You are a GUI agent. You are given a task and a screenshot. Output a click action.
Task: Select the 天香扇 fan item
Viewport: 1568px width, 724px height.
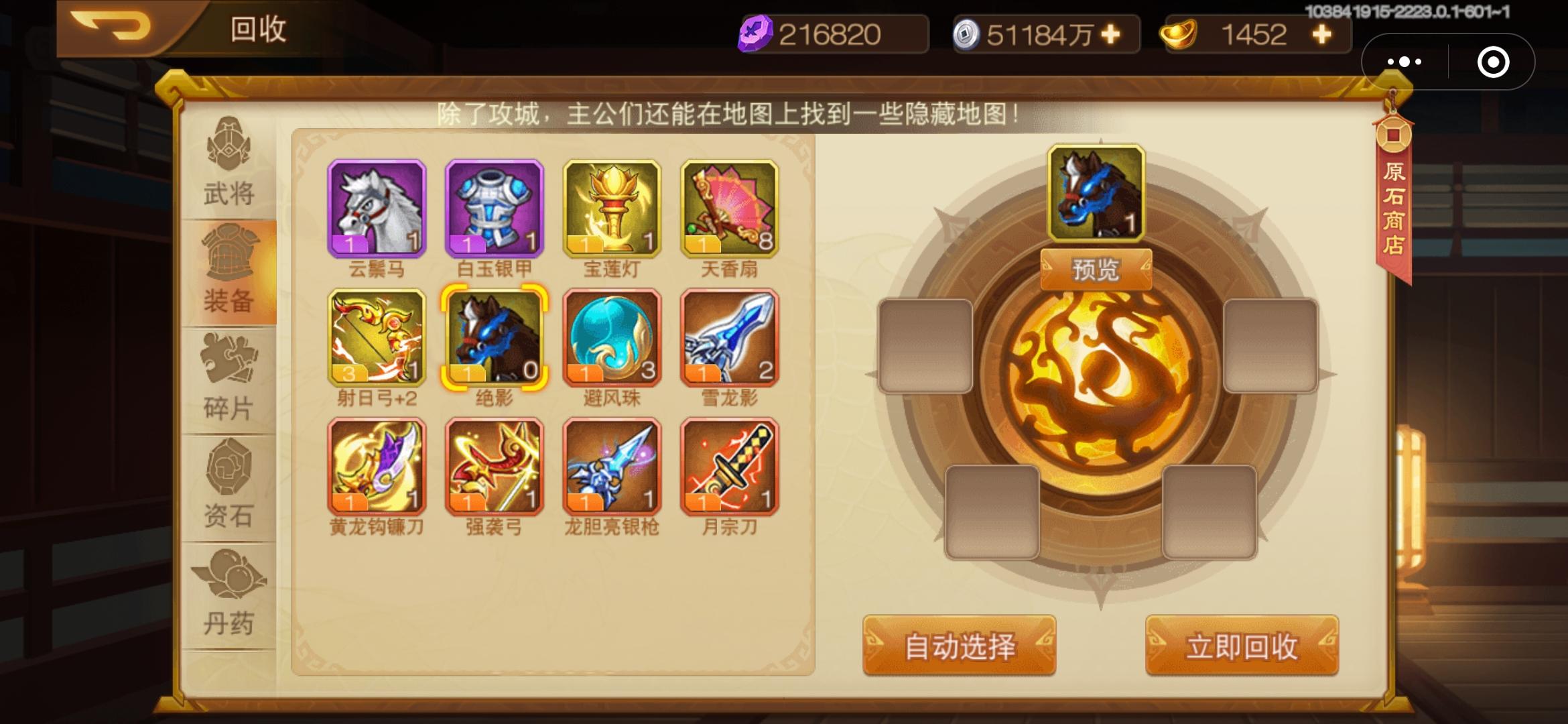[x=728, y=208]
